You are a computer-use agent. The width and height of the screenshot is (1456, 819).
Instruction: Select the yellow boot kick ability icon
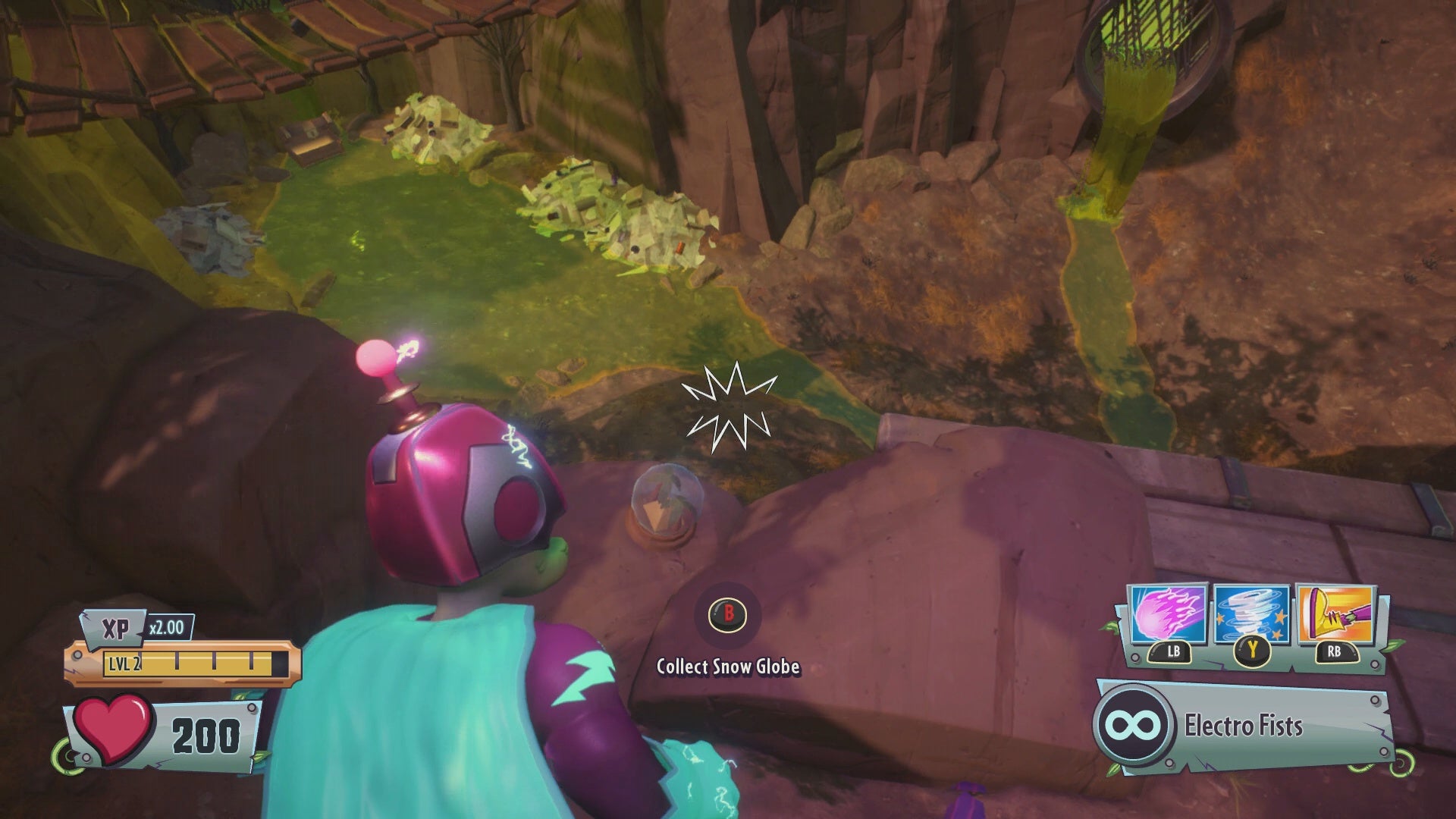point(1336,614)
